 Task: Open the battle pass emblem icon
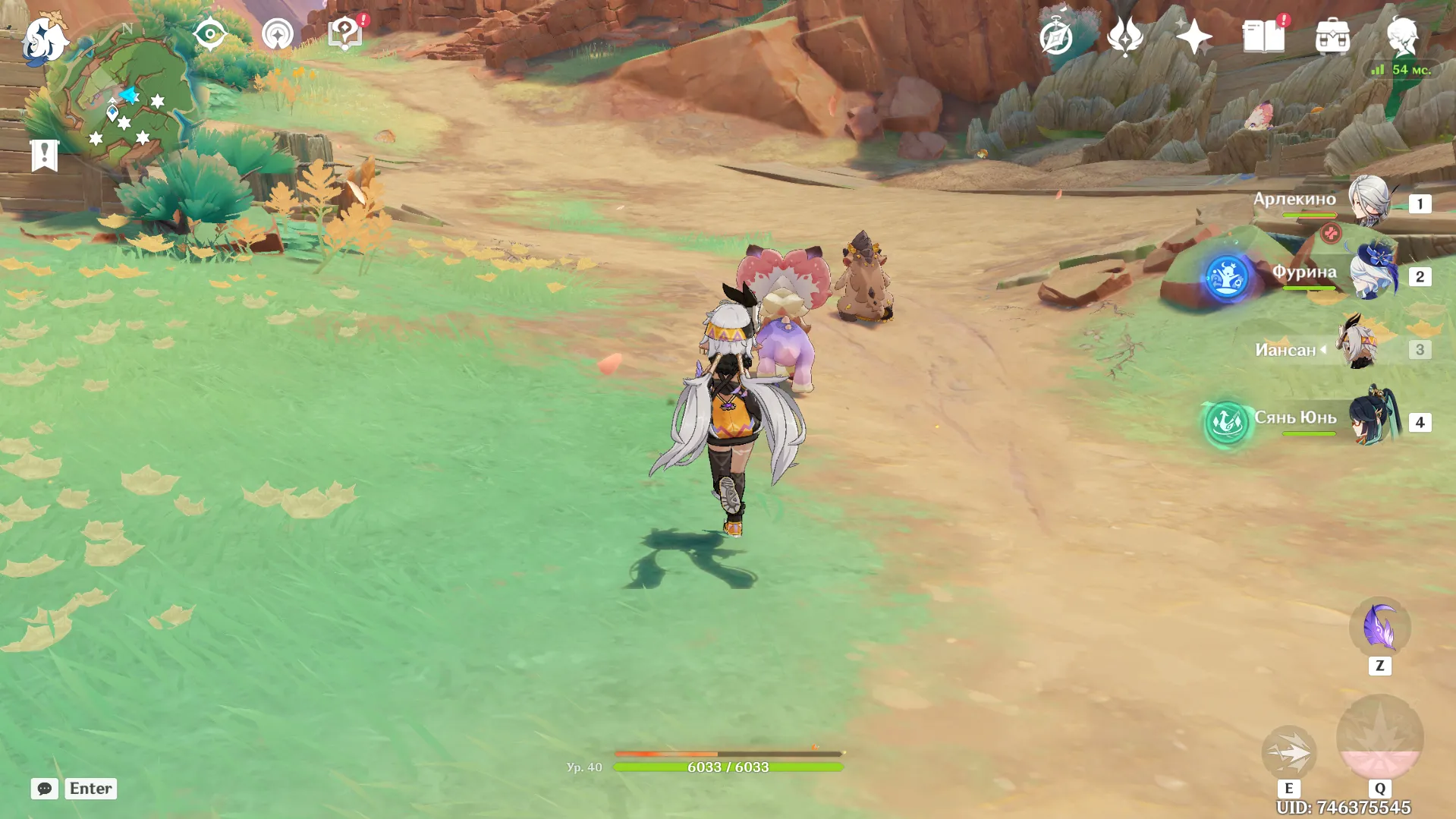[x=1124, y=36]
